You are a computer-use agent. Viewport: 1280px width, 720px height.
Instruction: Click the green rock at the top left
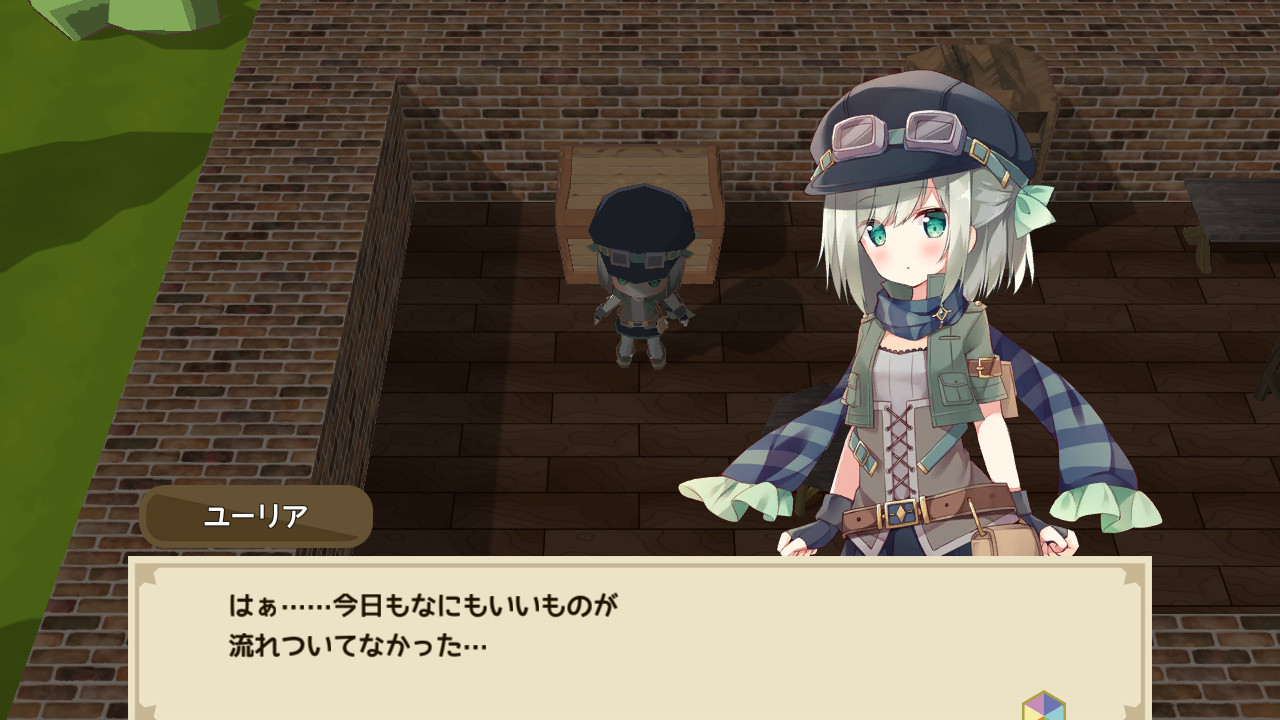coord(140,15)
